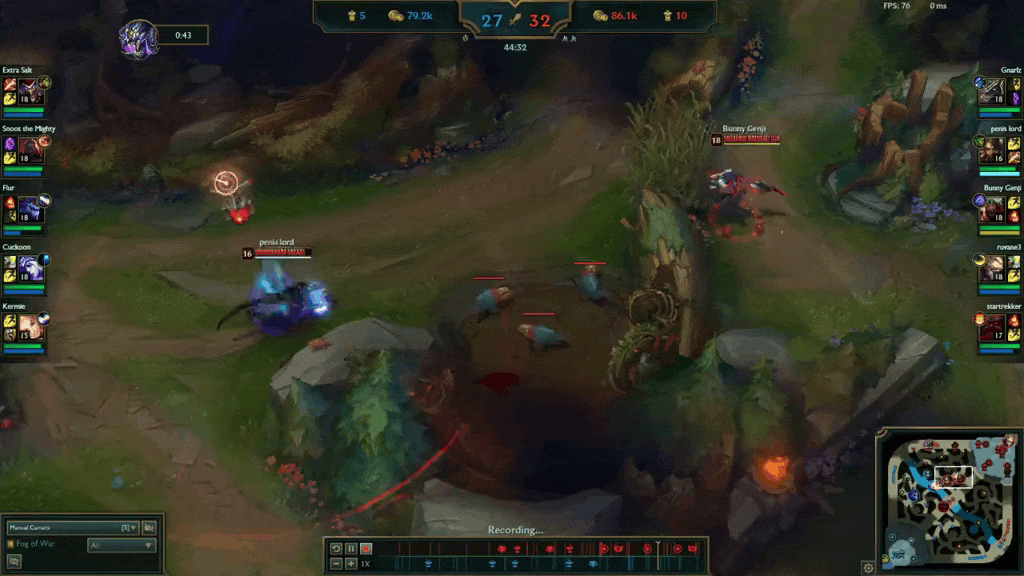
Task: Select startrekker's champion portrait
Action: click(x=993, y=325)
